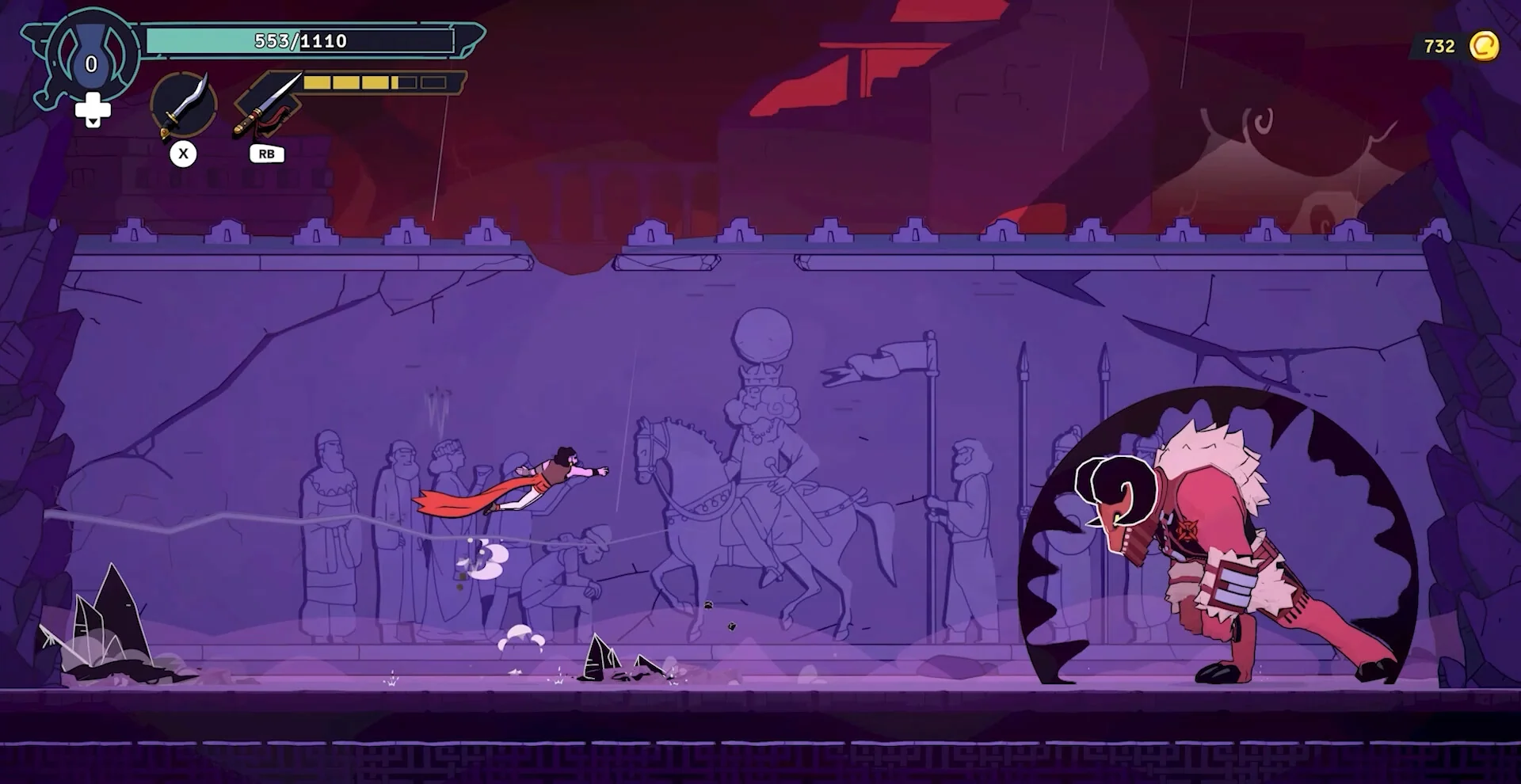Click the gold coin currency icon
This screenshot has width=1521, height=784.
click(1484, 46)
